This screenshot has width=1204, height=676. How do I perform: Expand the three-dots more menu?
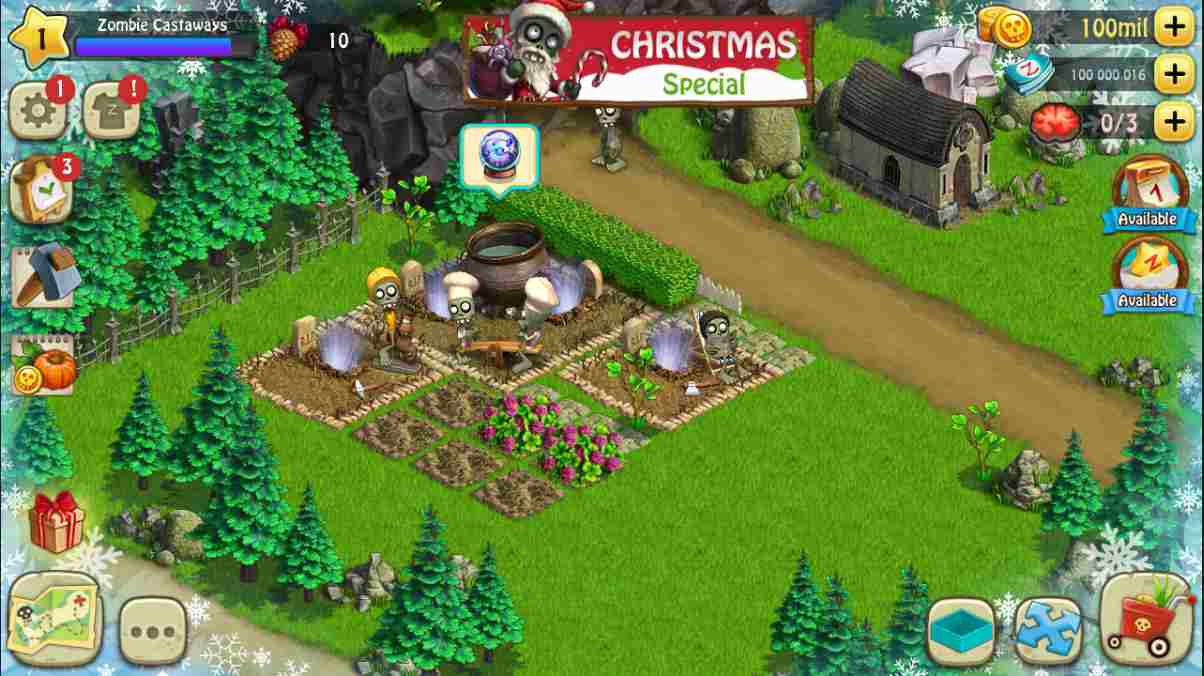point(153,630)
